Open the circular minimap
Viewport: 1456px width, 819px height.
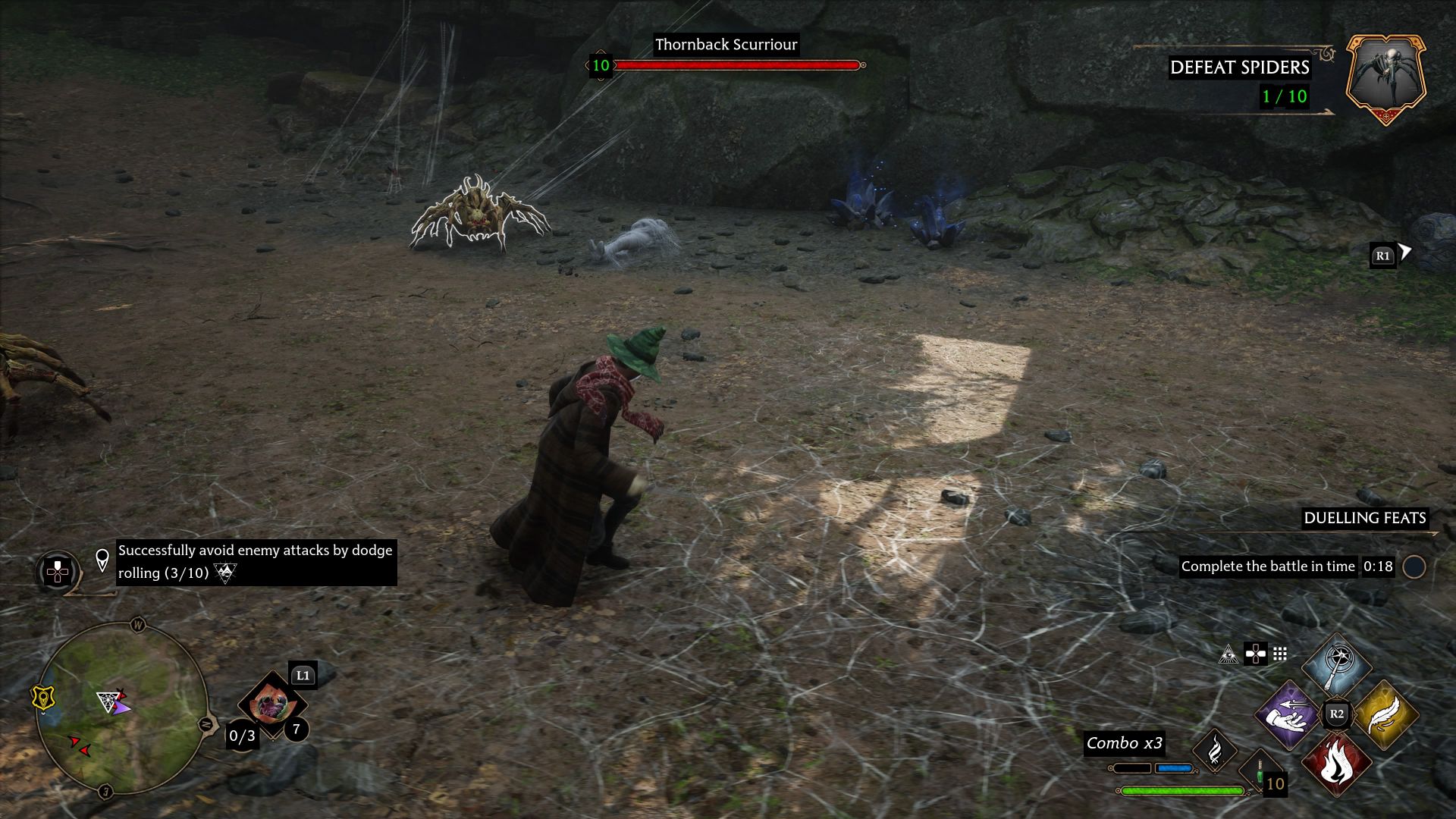[121, 708]
